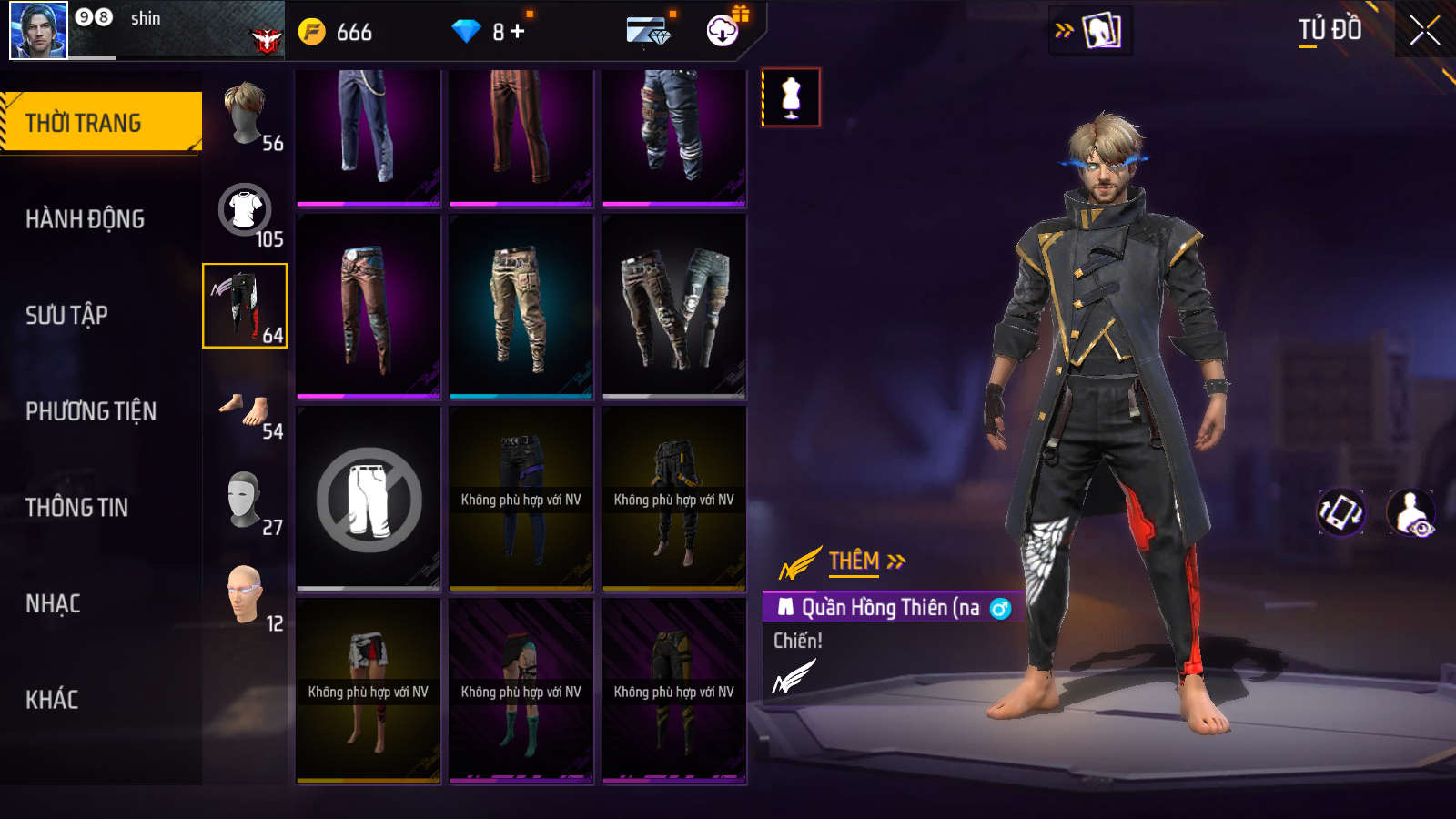Select the camouflage cargo pants on teal background
Image resolution: width=1456 pixels, height=819 pixels.
pos(521,306)
